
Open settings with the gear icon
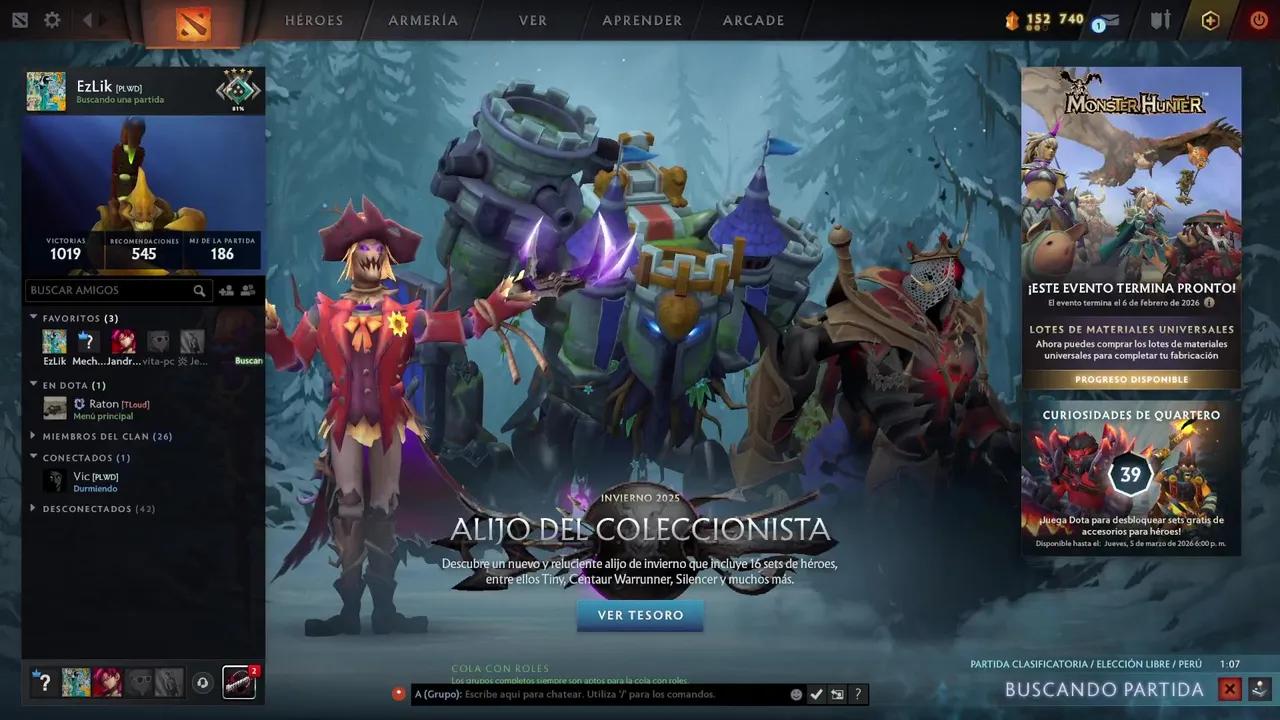point(52,19)
